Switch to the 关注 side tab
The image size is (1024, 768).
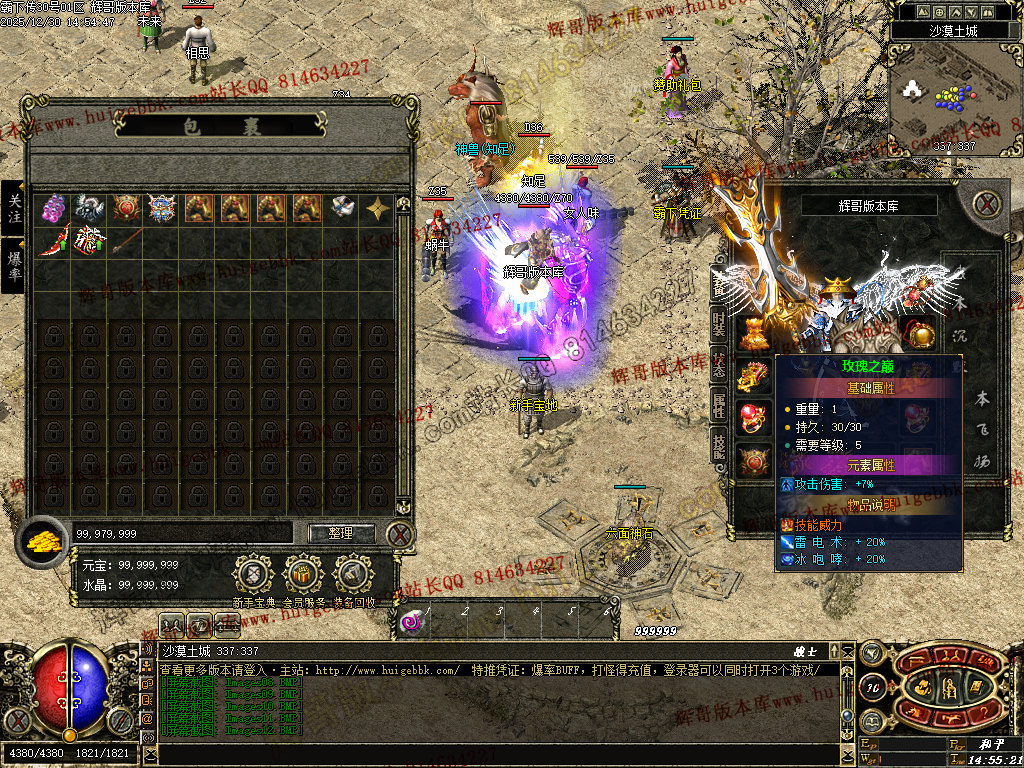coord(14,208)
